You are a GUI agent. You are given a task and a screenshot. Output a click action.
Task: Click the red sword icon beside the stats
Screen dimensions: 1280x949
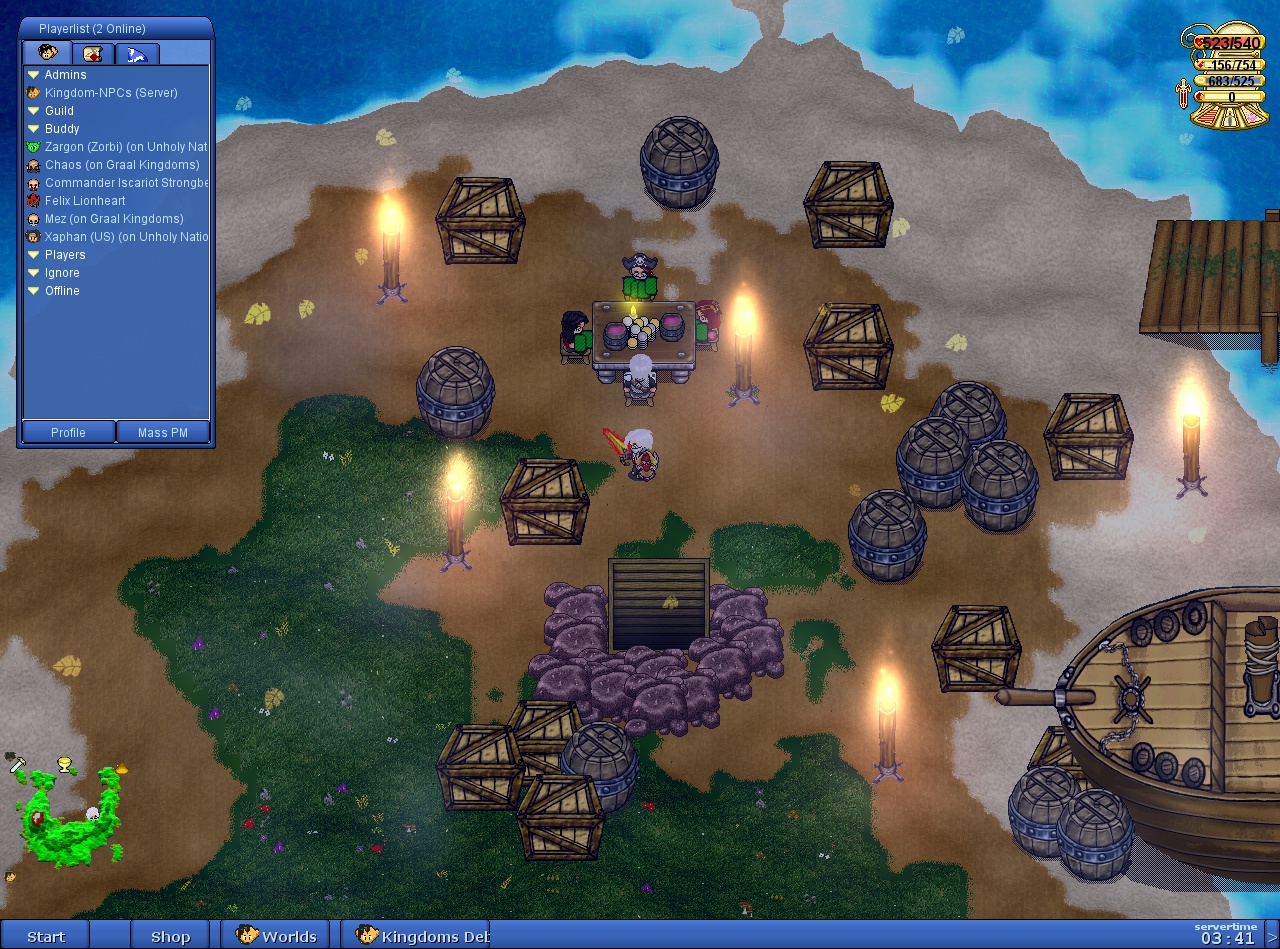pyautogui.click(x=1183, y=96)
